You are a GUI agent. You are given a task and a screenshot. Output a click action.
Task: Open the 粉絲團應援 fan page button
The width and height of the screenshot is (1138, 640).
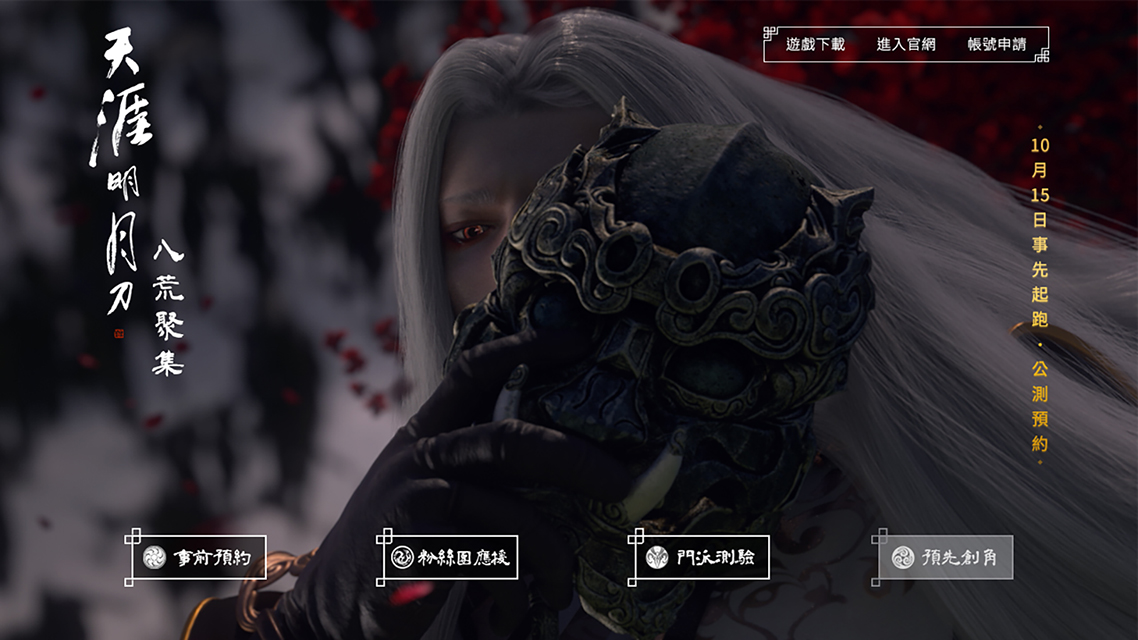[x=451, y=557]
